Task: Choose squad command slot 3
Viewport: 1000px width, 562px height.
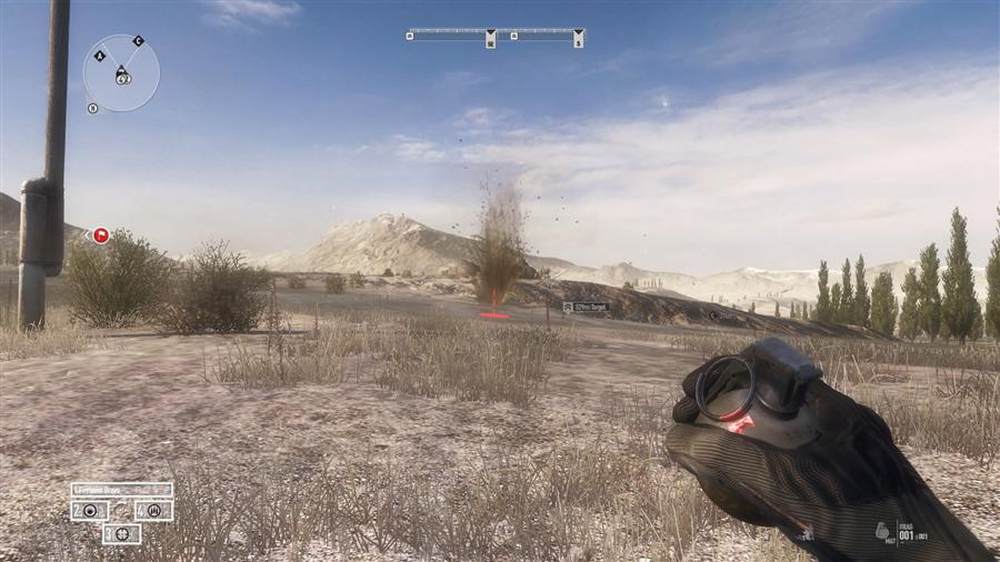Action: 121,533
